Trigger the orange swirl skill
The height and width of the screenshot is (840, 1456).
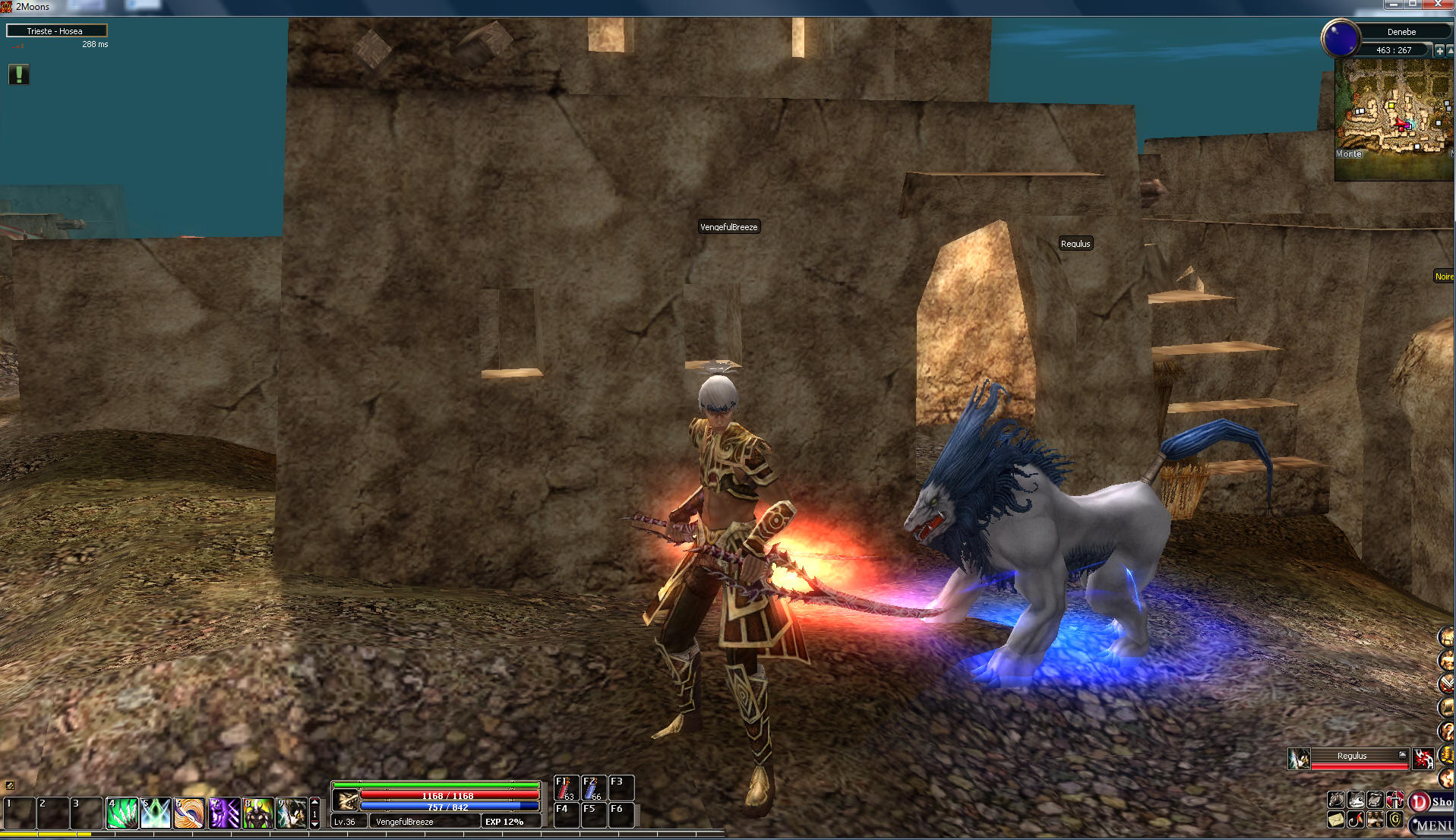coord(189,813)
